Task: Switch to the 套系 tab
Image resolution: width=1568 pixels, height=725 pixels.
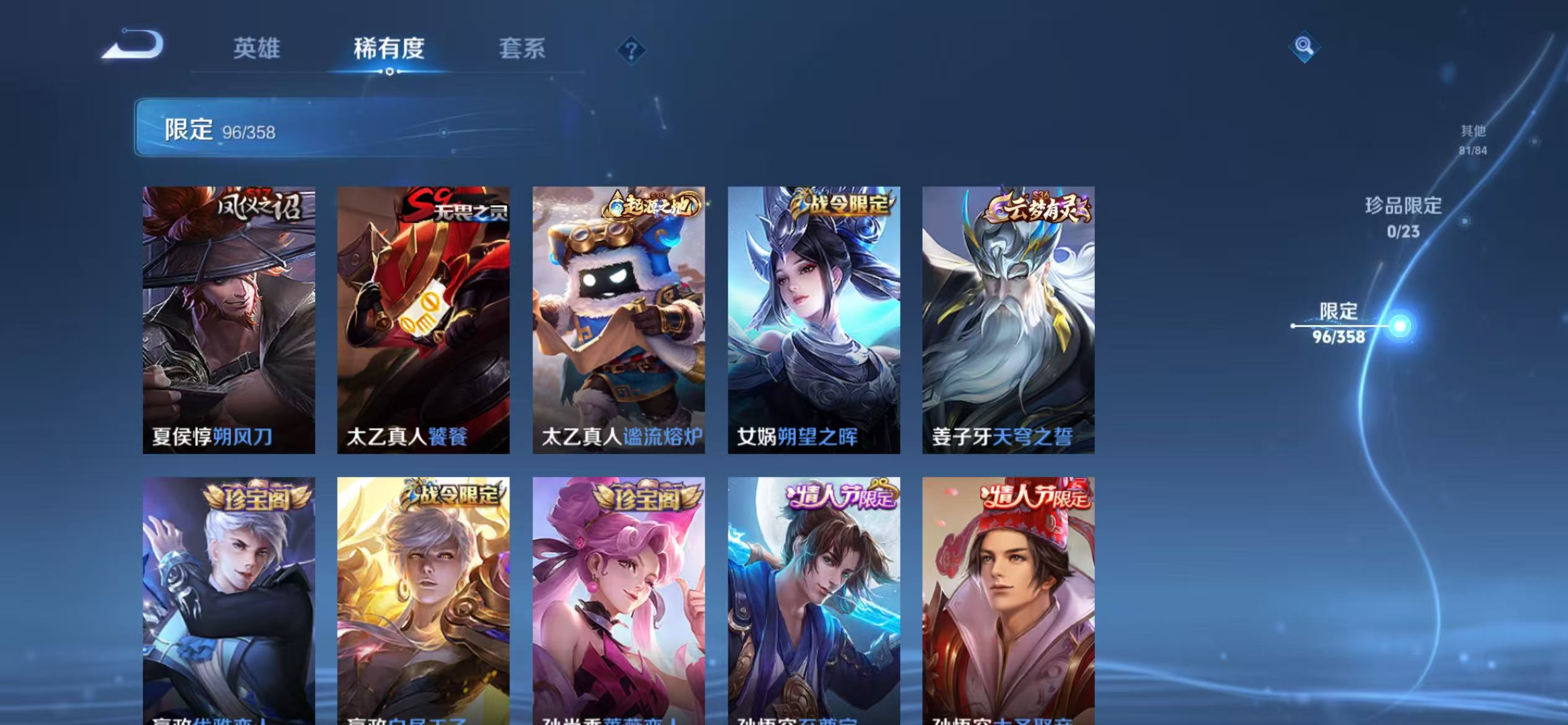Action: coord(523,50)
